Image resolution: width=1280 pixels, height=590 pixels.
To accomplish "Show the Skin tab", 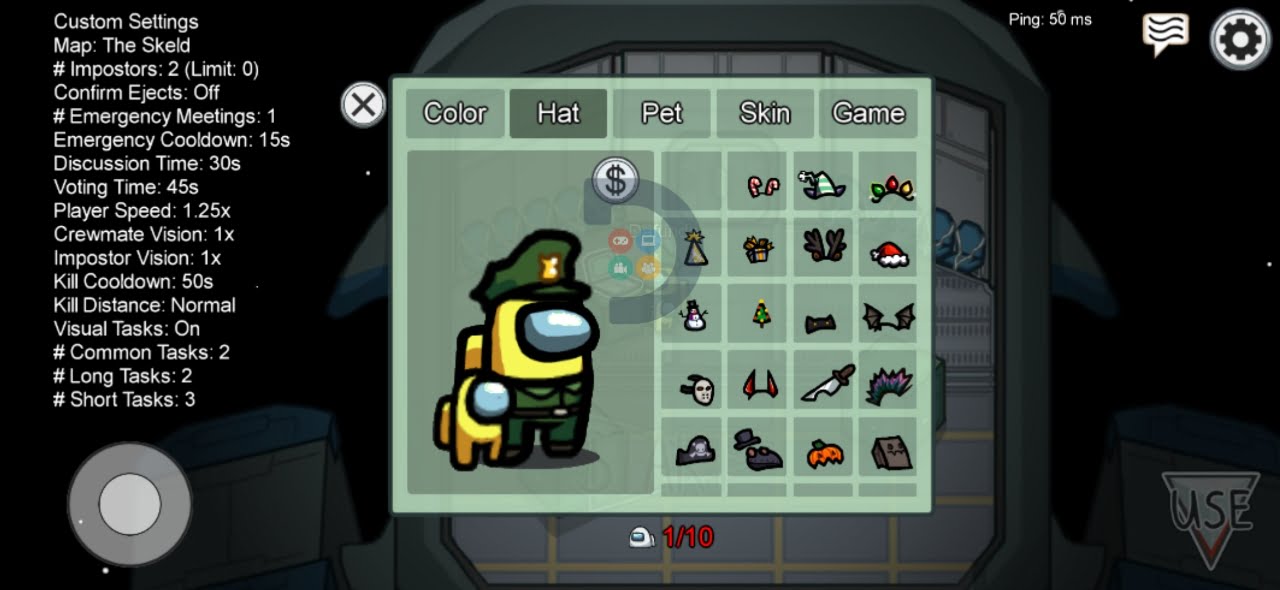I will click(x=765, y=113).
